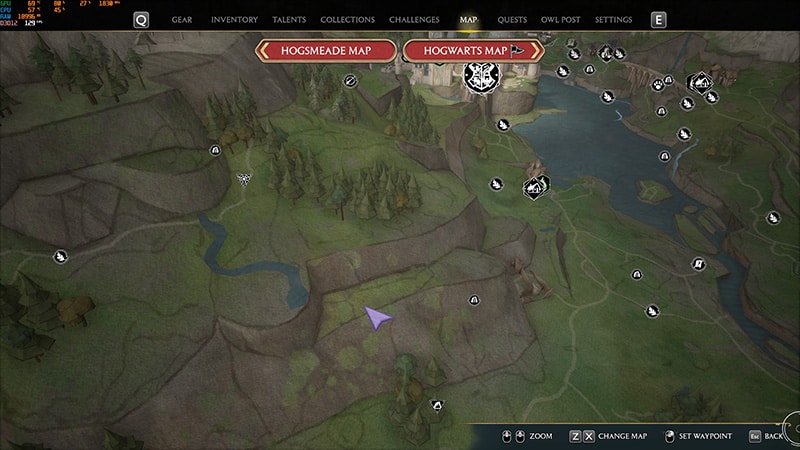Select the Hogwarts crest map marker
The height and width of the screenshot is (450, 800).
click(x=476, y=74)
